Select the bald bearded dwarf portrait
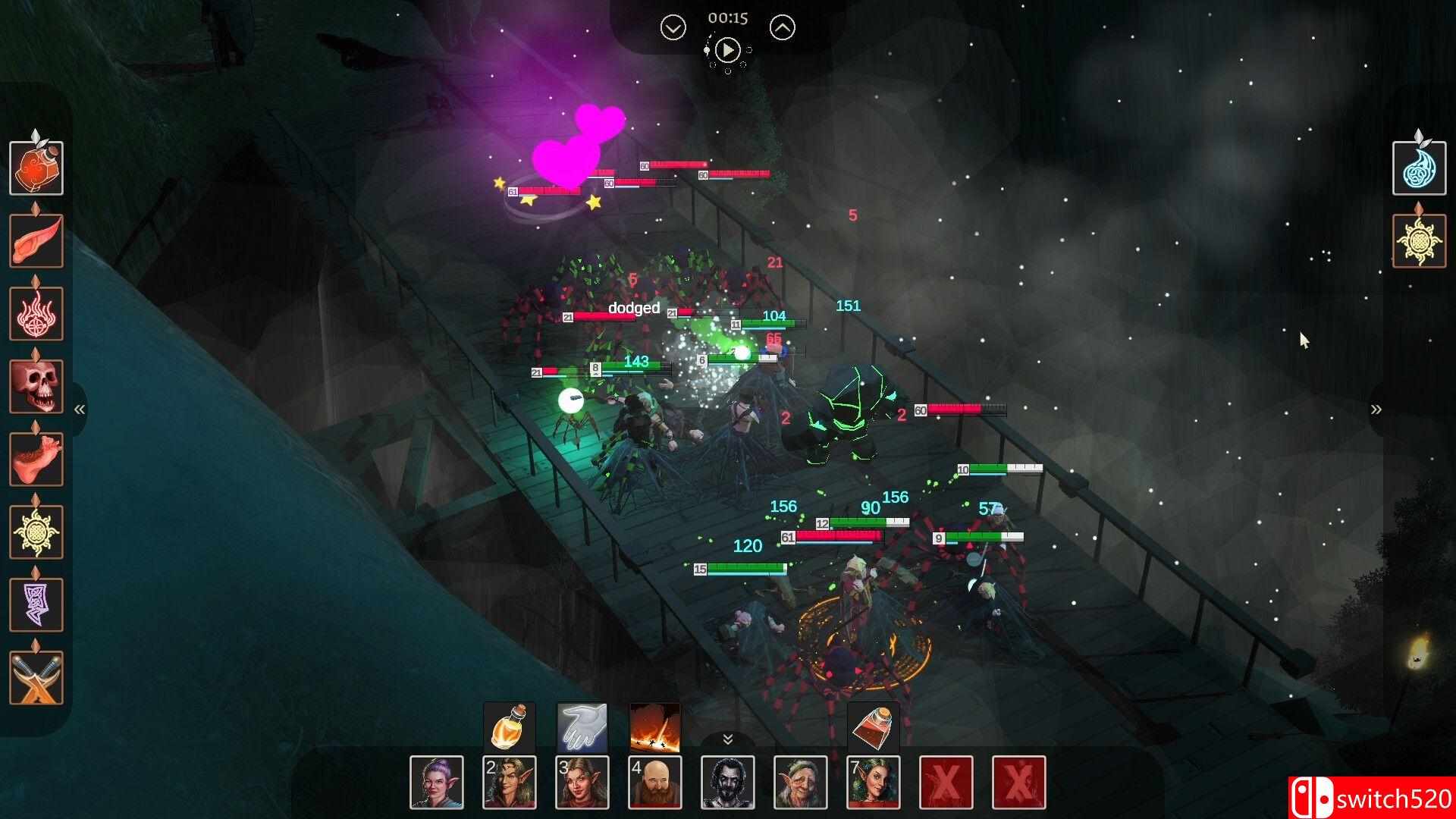 click(655, 782)
